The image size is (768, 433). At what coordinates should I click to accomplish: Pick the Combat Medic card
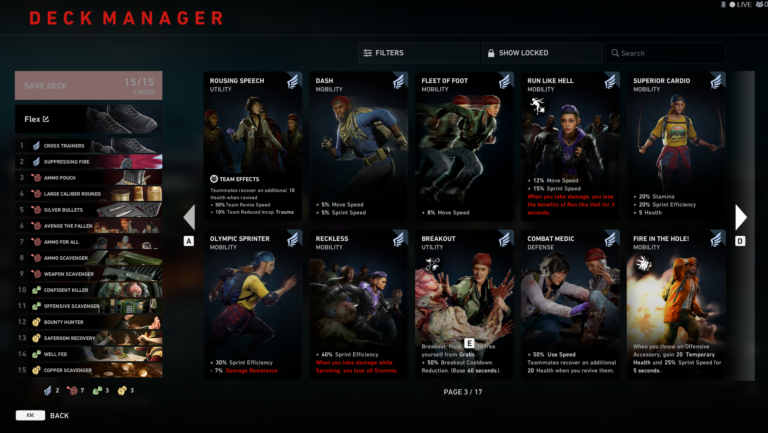coord(570,304)
